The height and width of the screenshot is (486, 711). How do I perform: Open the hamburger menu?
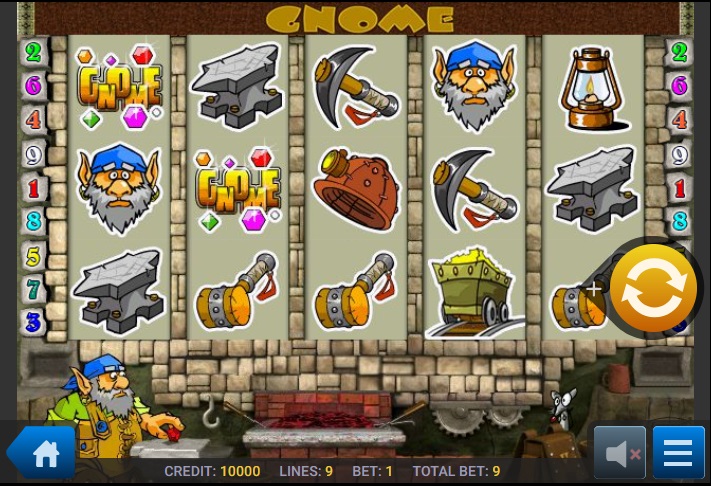pyautogui.click(x=678, y=454)
